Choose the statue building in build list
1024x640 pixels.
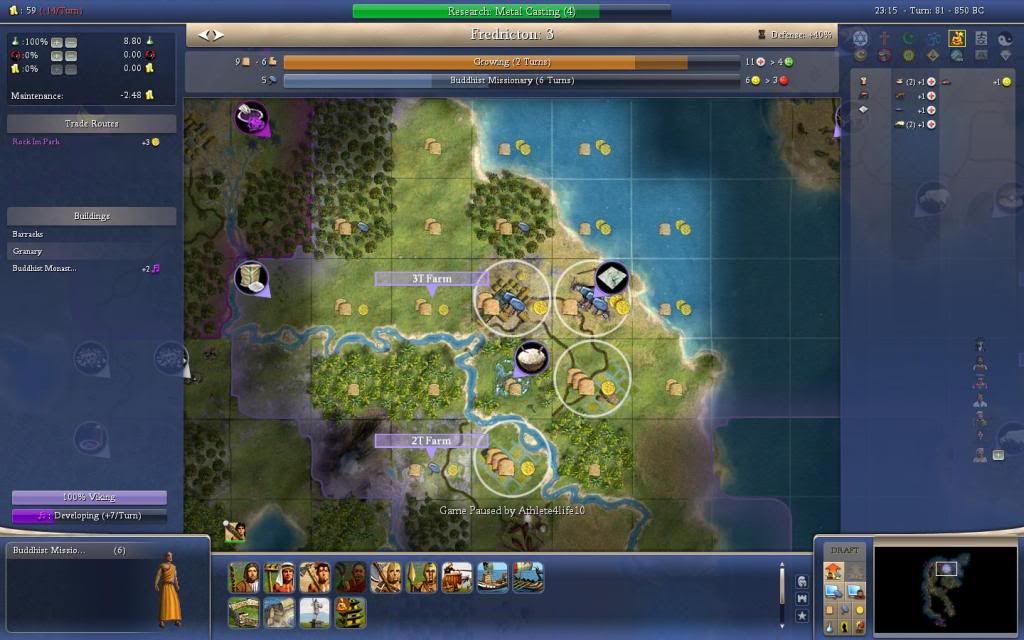pos(315,612)
